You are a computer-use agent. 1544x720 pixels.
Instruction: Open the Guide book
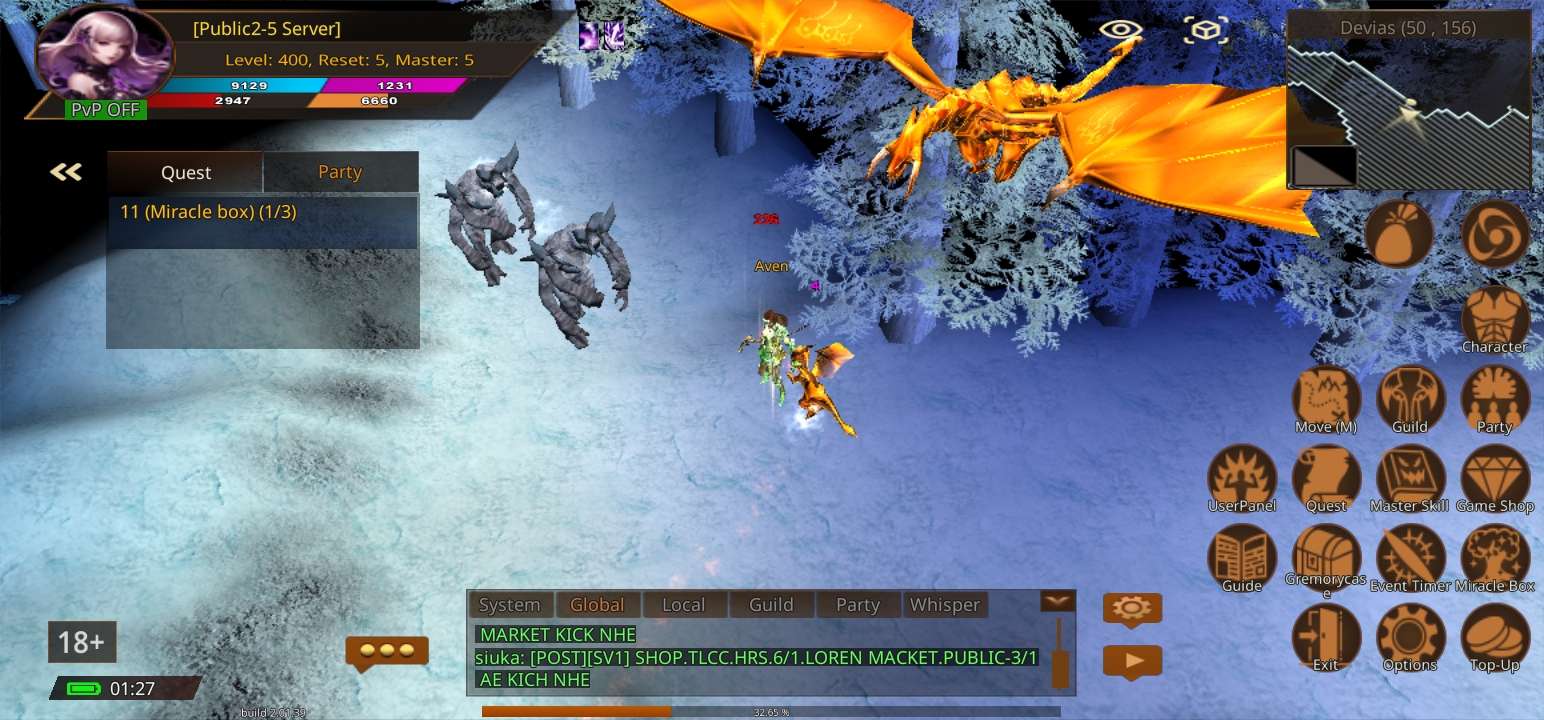[1242, 556]
